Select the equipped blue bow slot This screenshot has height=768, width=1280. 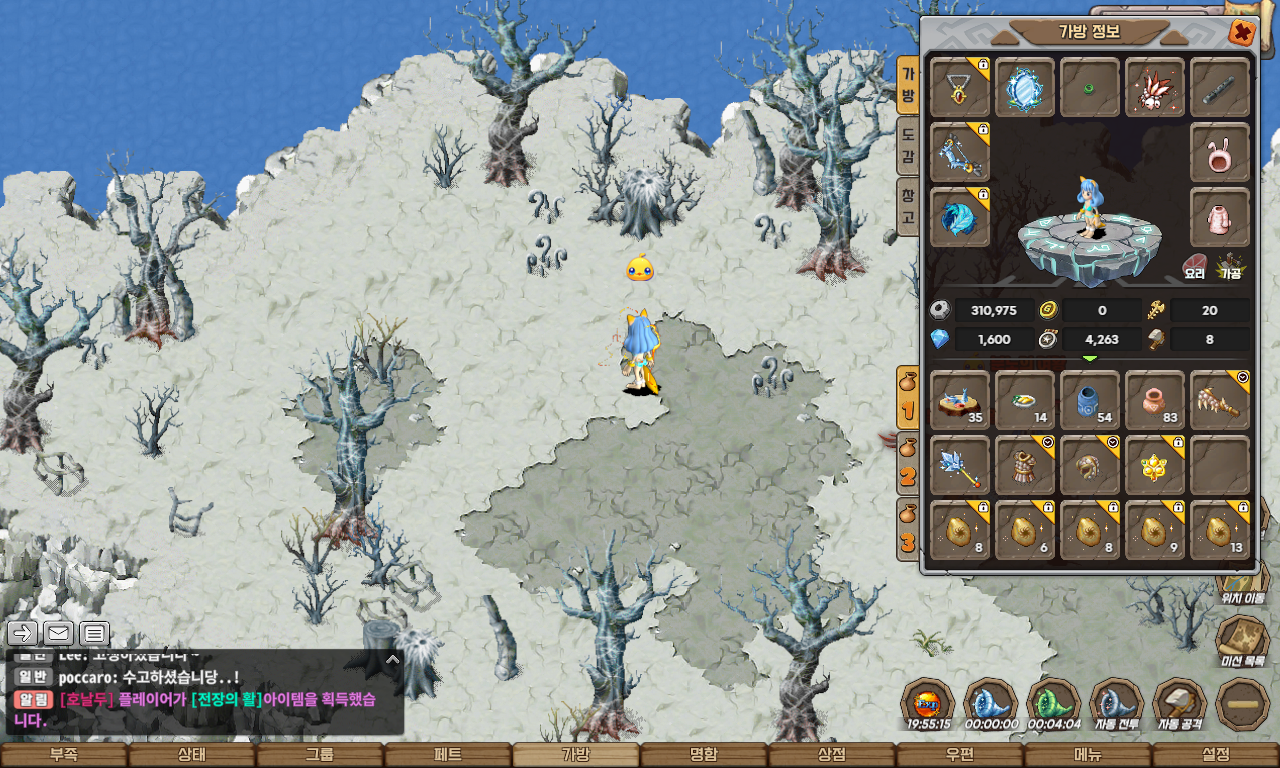960,152
